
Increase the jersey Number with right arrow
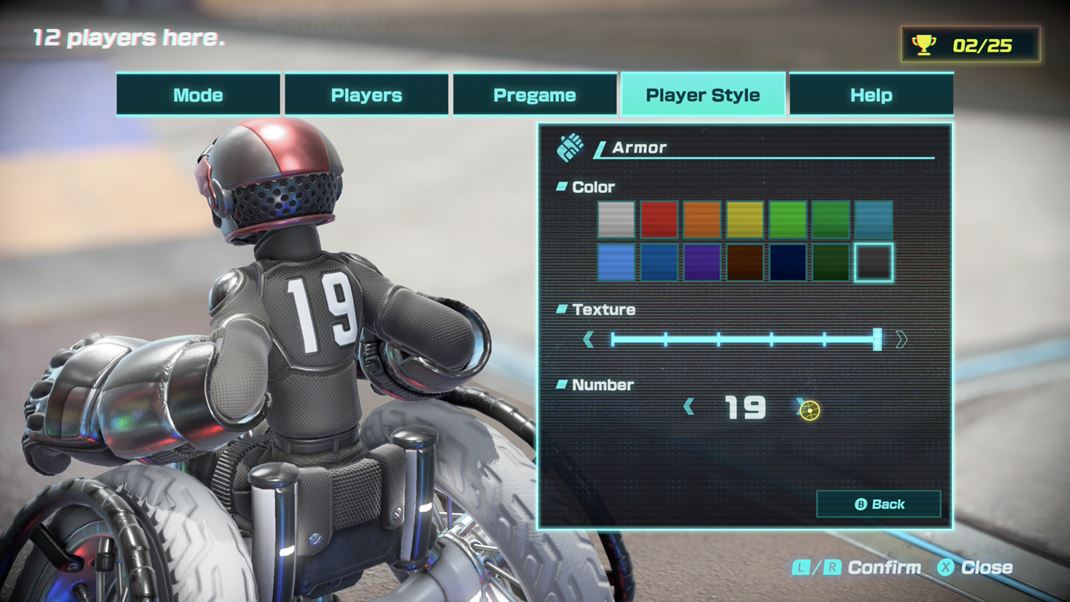pos(801,407)
